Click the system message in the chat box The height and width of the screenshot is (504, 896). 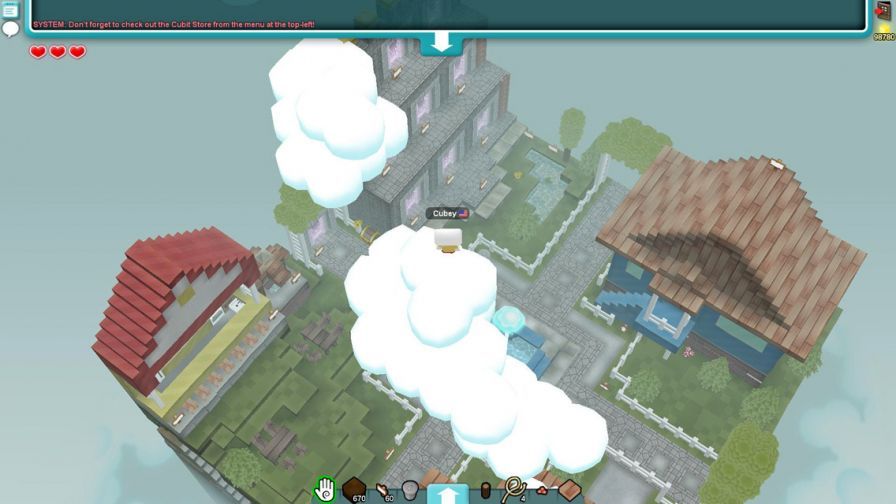(x=174, y=23)
